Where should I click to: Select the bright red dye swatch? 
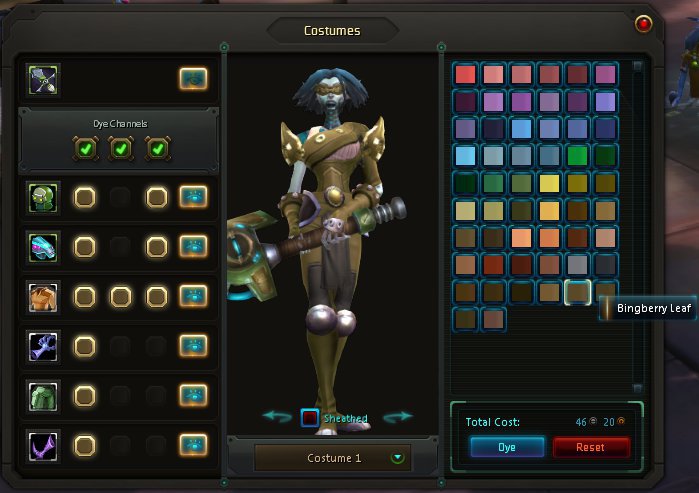(466, 74)
